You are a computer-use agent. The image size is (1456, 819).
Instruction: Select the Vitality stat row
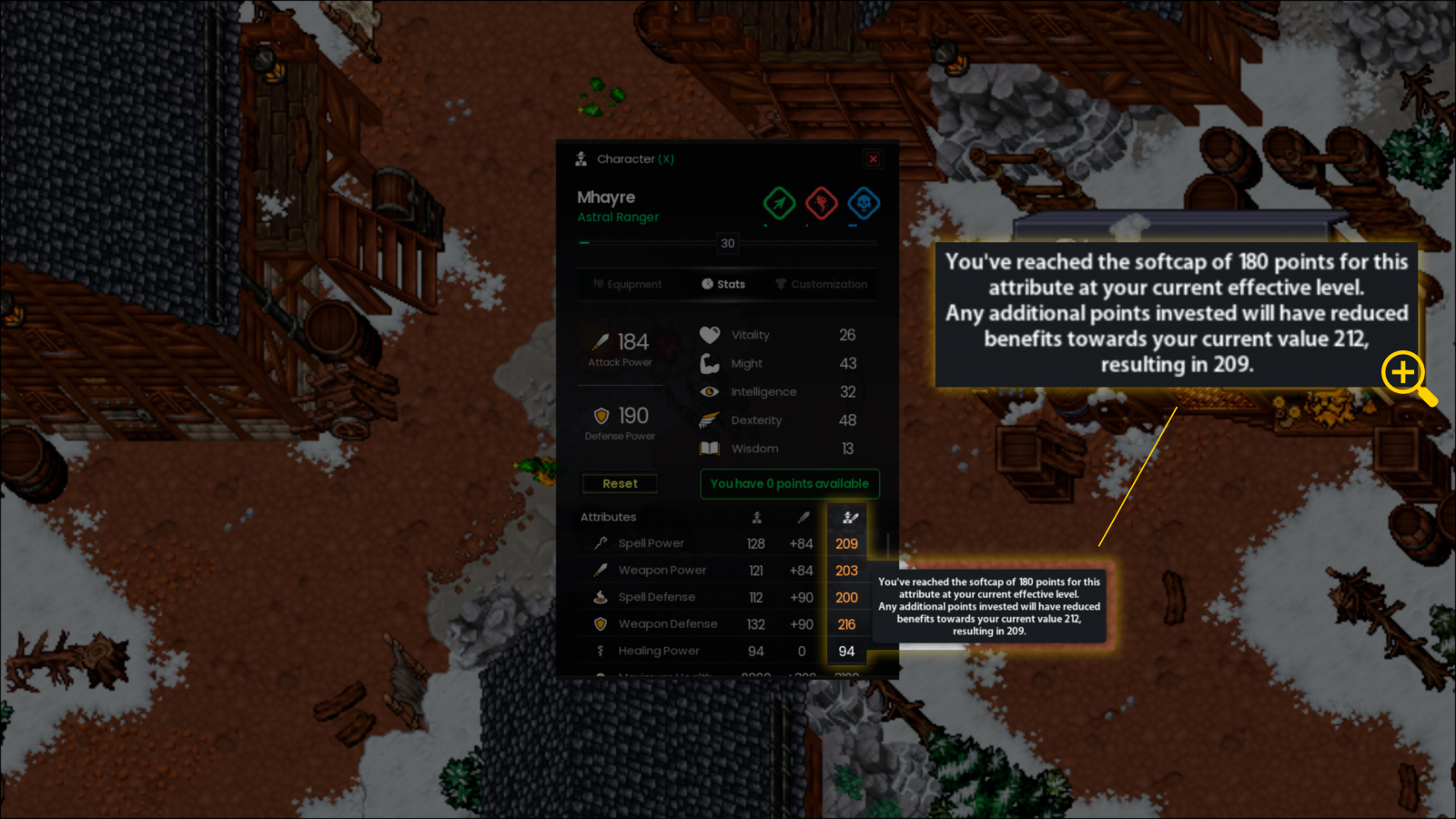778,335
